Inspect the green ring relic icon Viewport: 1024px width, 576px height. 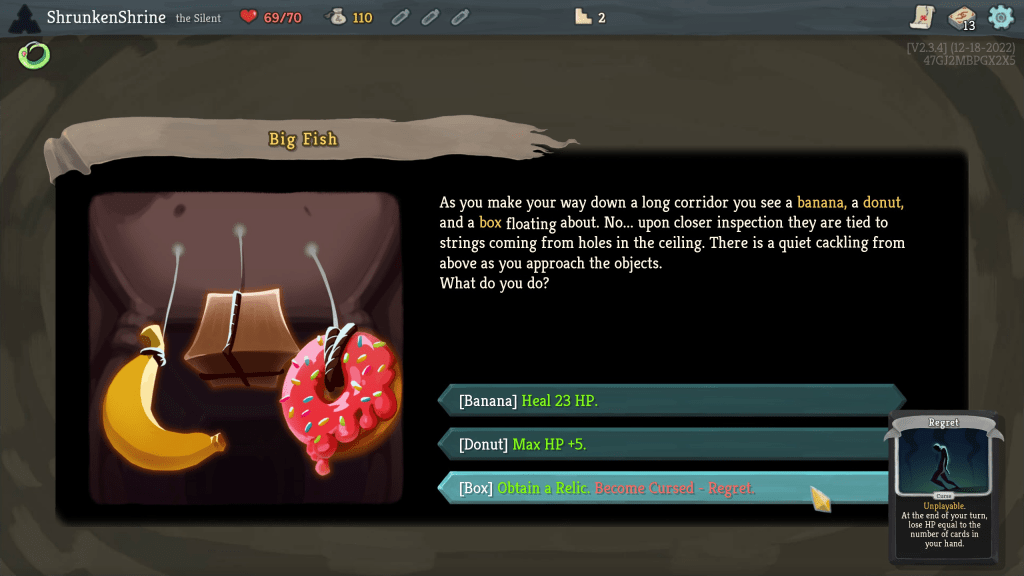click(x=34, y=55)
